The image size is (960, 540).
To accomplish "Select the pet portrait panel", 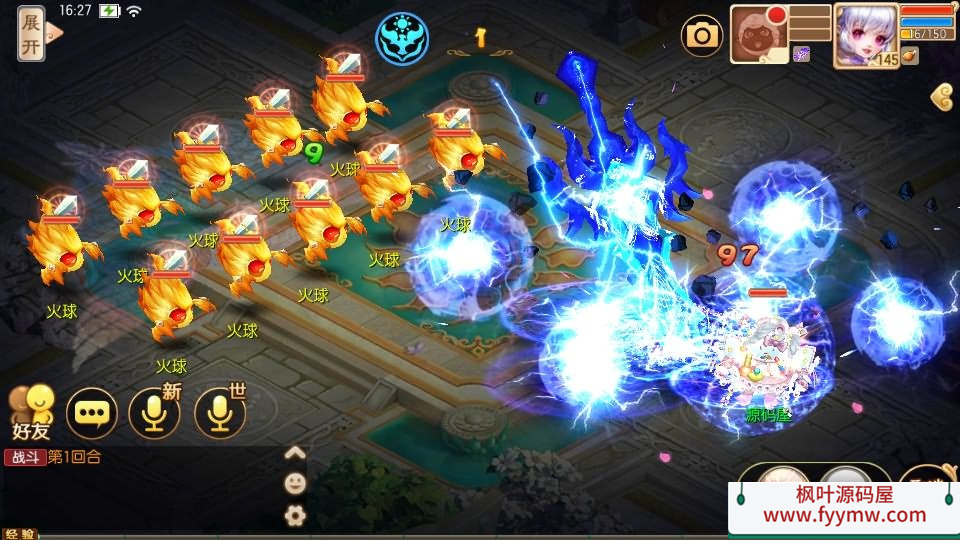I will 759,35.
